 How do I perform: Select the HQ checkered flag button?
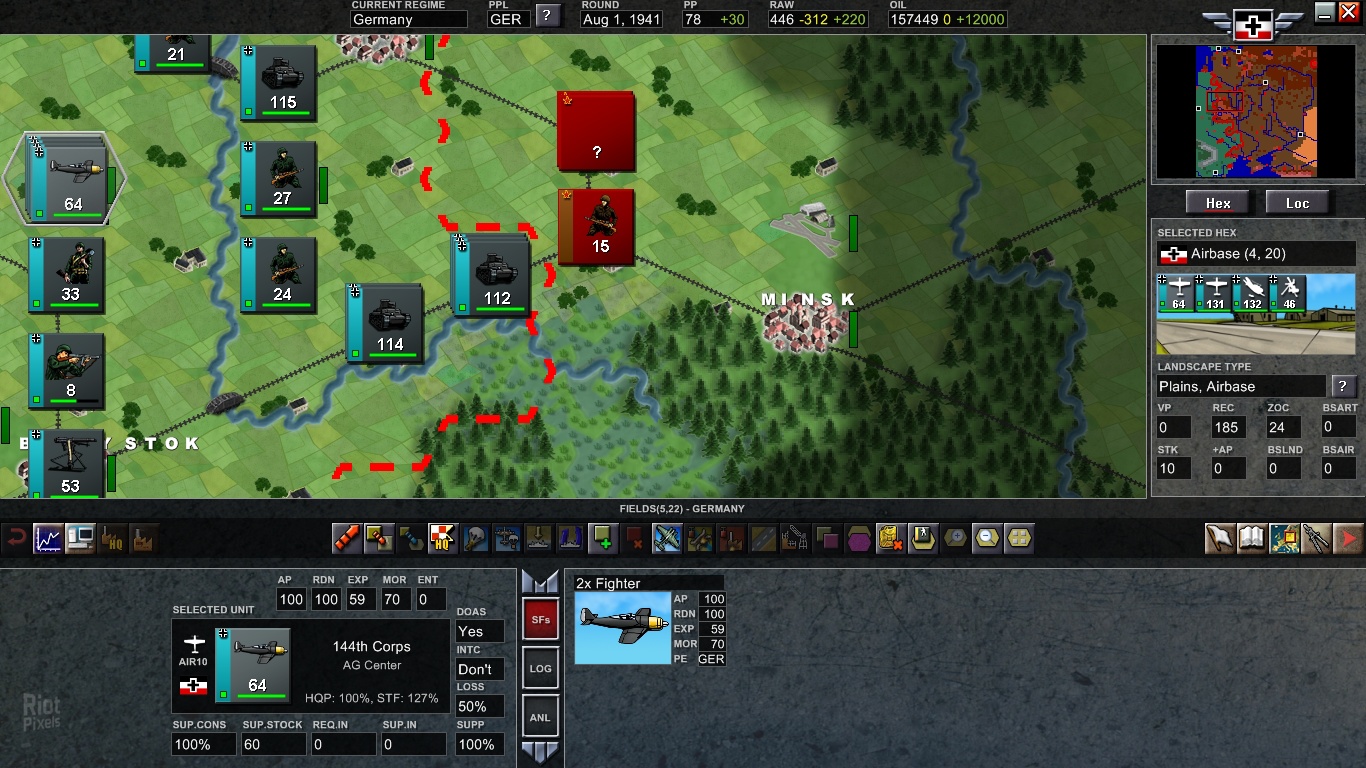442,539
